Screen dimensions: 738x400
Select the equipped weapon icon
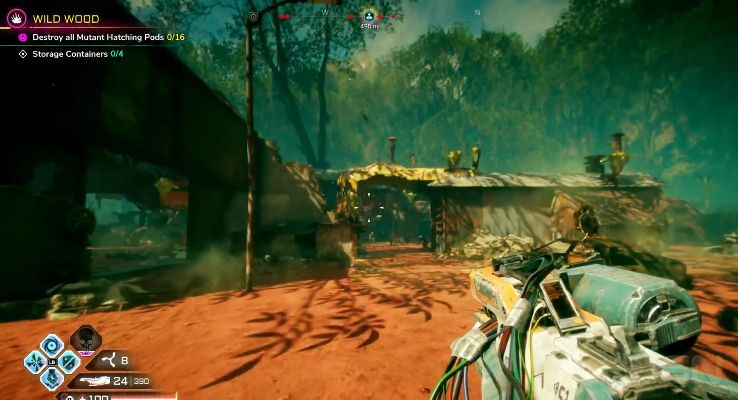click(x=95, y=380)
